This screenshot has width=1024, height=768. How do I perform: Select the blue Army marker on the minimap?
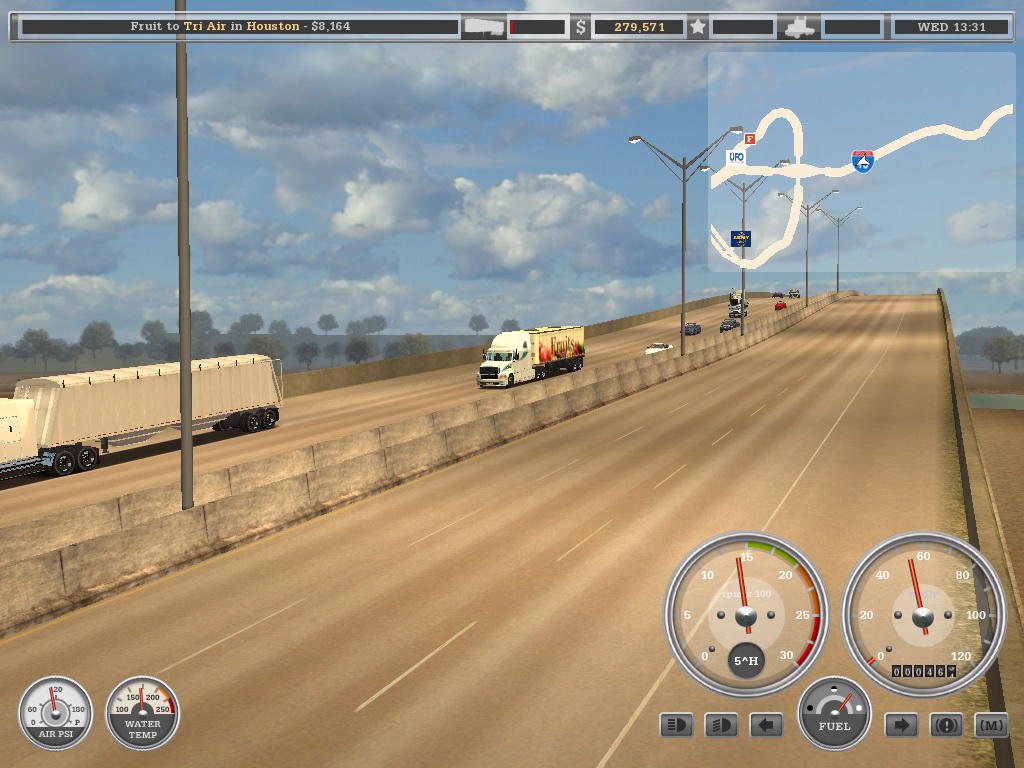(741, 239)
